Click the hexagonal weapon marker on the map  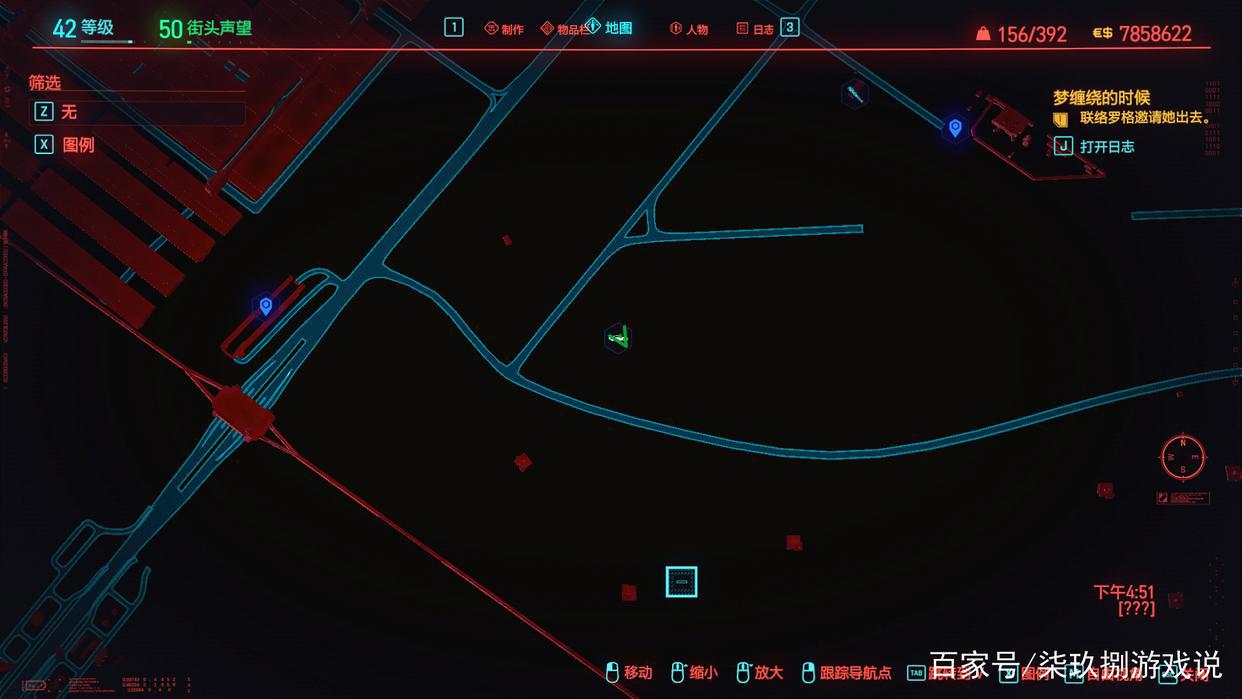point(854,93)
